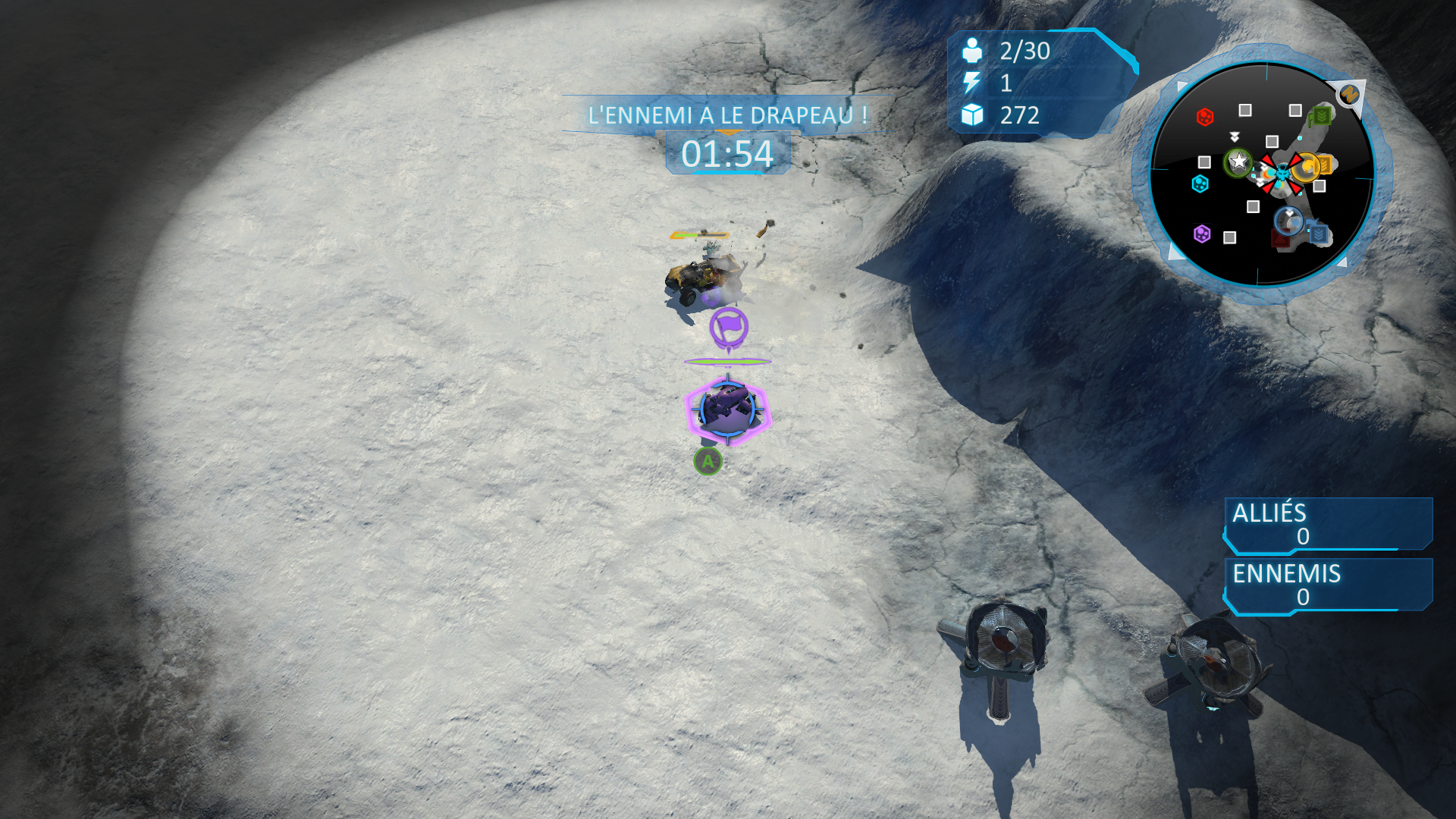Viewport: 1456px width, 819px height.
Task: Click the green base flag icon on minimap
Action: [x=1322, y=115]
